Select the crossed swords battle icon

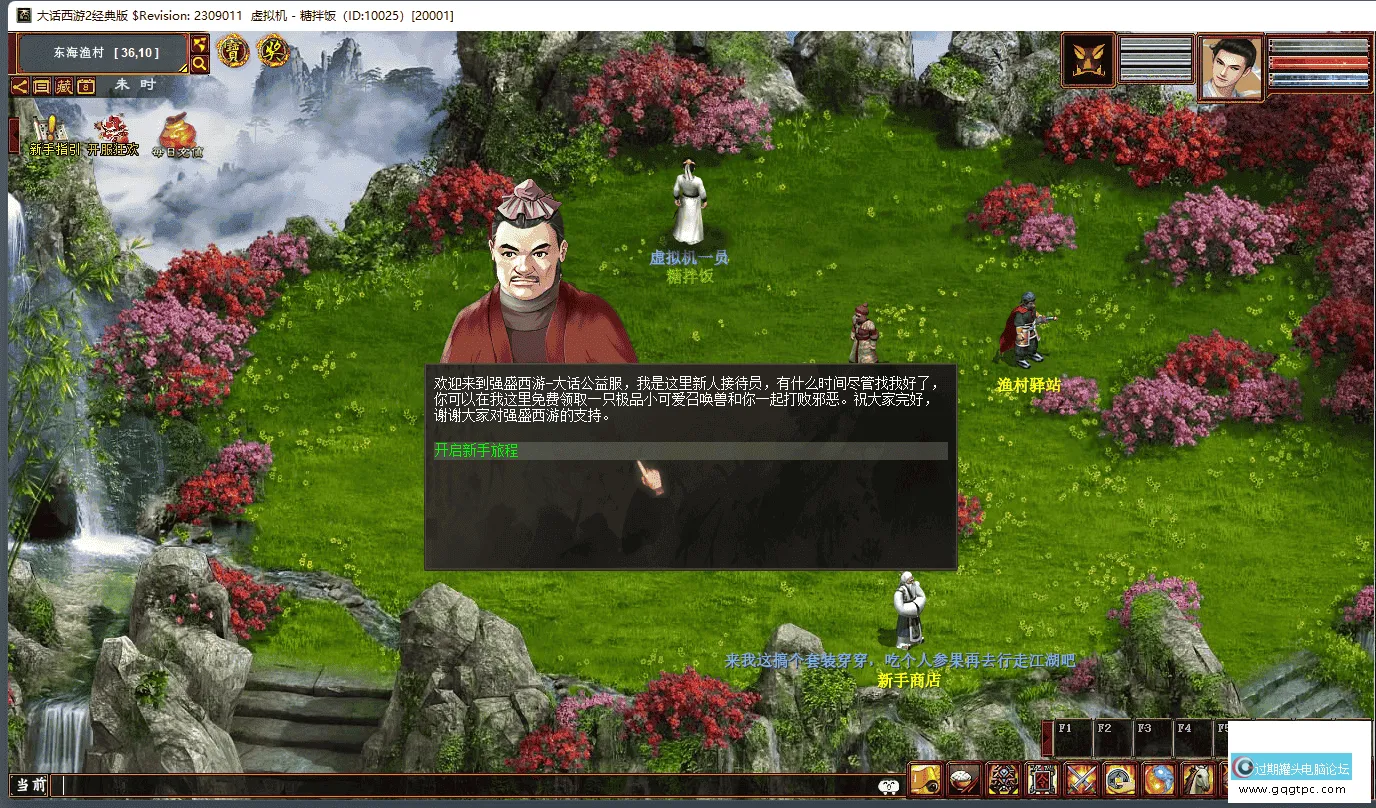click(1083, 779)
